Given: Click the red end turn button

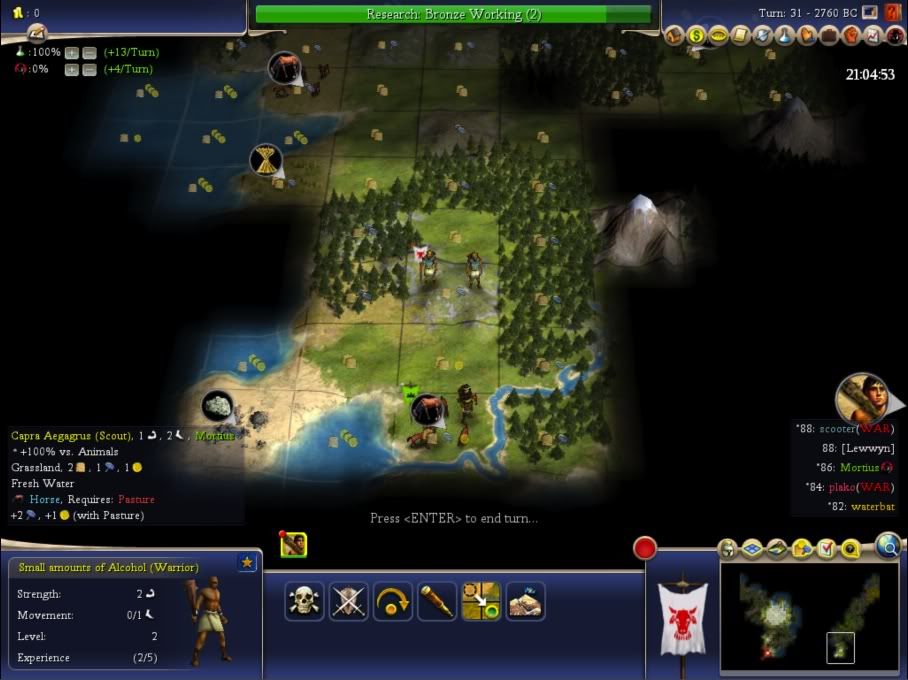Looking at the screenshot, I should pyautogui.click(x=645, y=548).
